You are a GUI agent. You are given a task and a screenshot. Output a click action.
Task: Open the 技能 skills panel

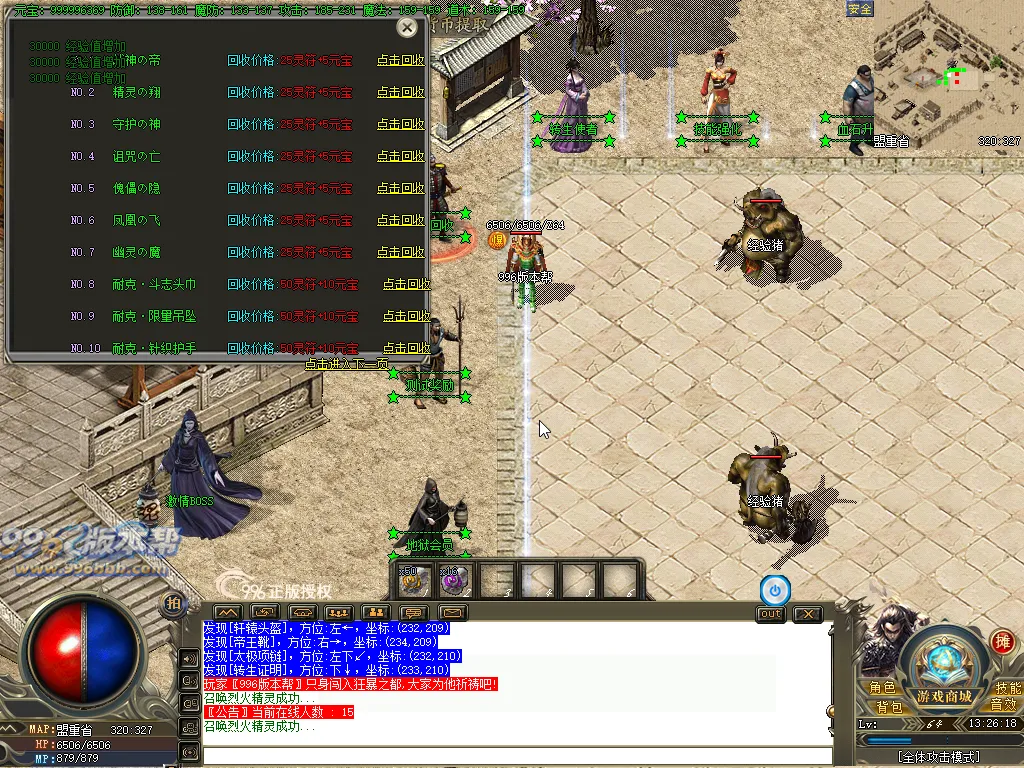(1007, 688)
